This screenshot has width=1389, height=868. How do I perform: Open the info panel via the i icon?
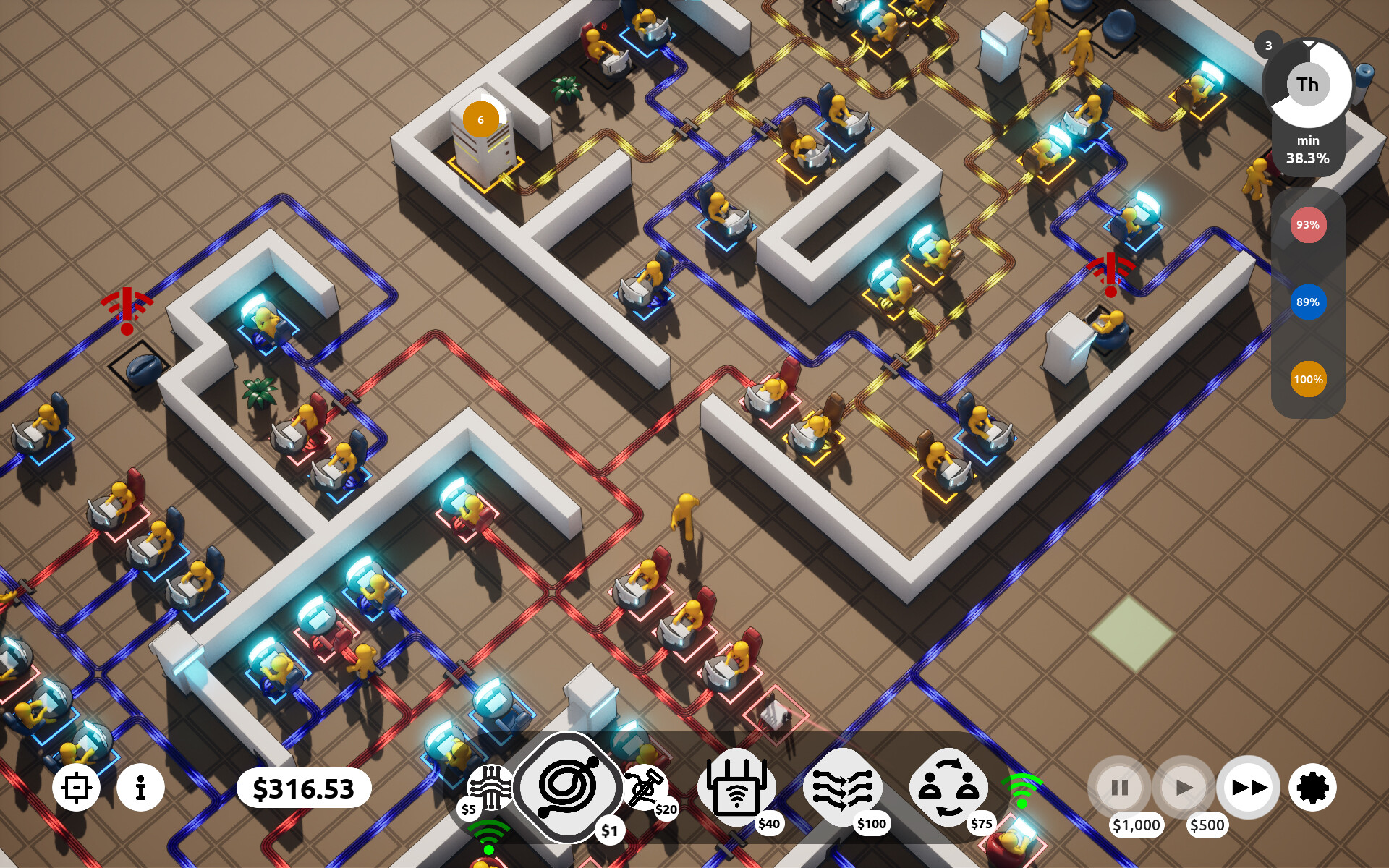pyautogui.click(x=142, y=787)
